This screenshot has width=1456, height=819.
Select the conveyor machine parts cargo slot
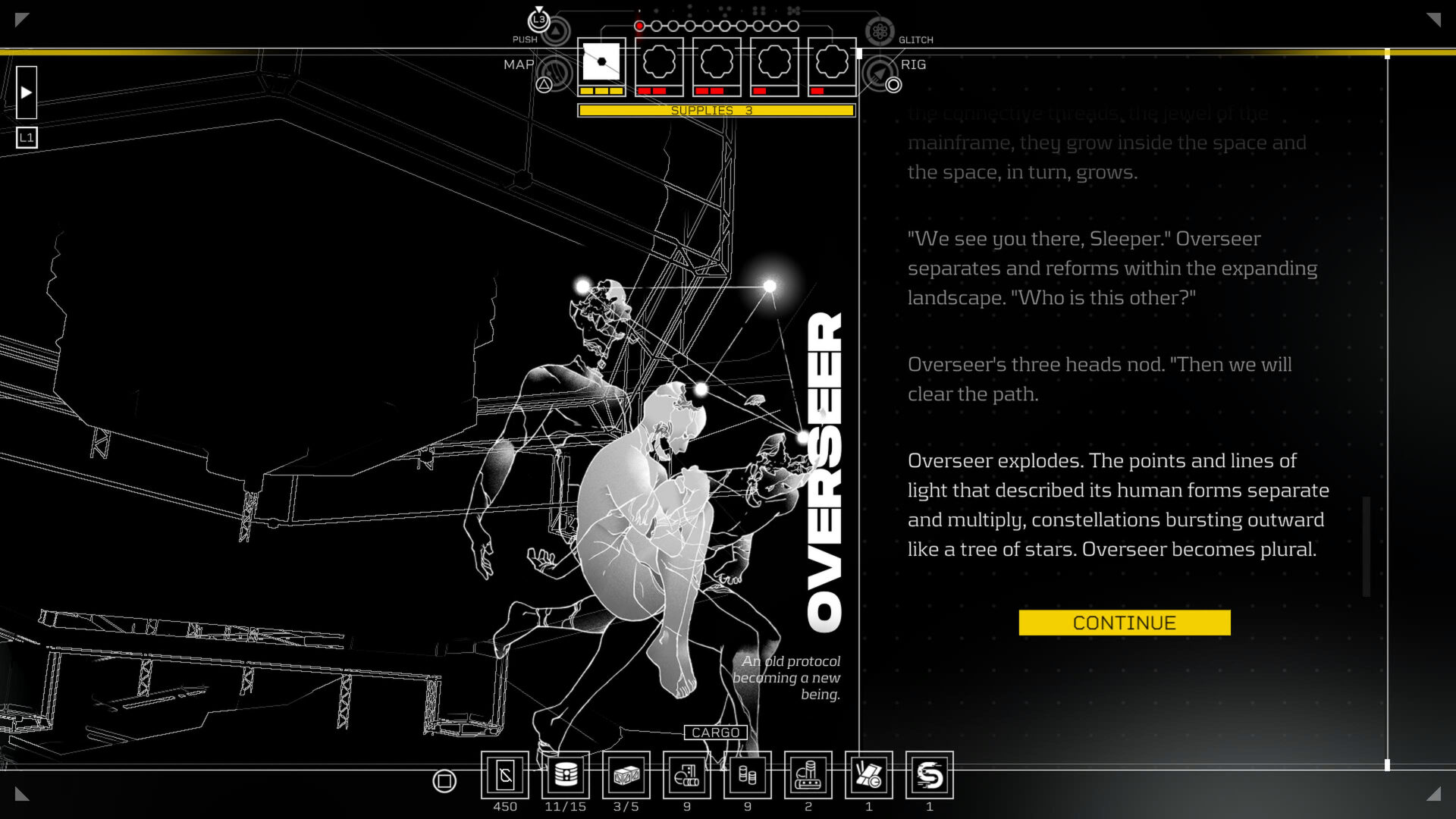pyautogui.click(x=808, y=775)
